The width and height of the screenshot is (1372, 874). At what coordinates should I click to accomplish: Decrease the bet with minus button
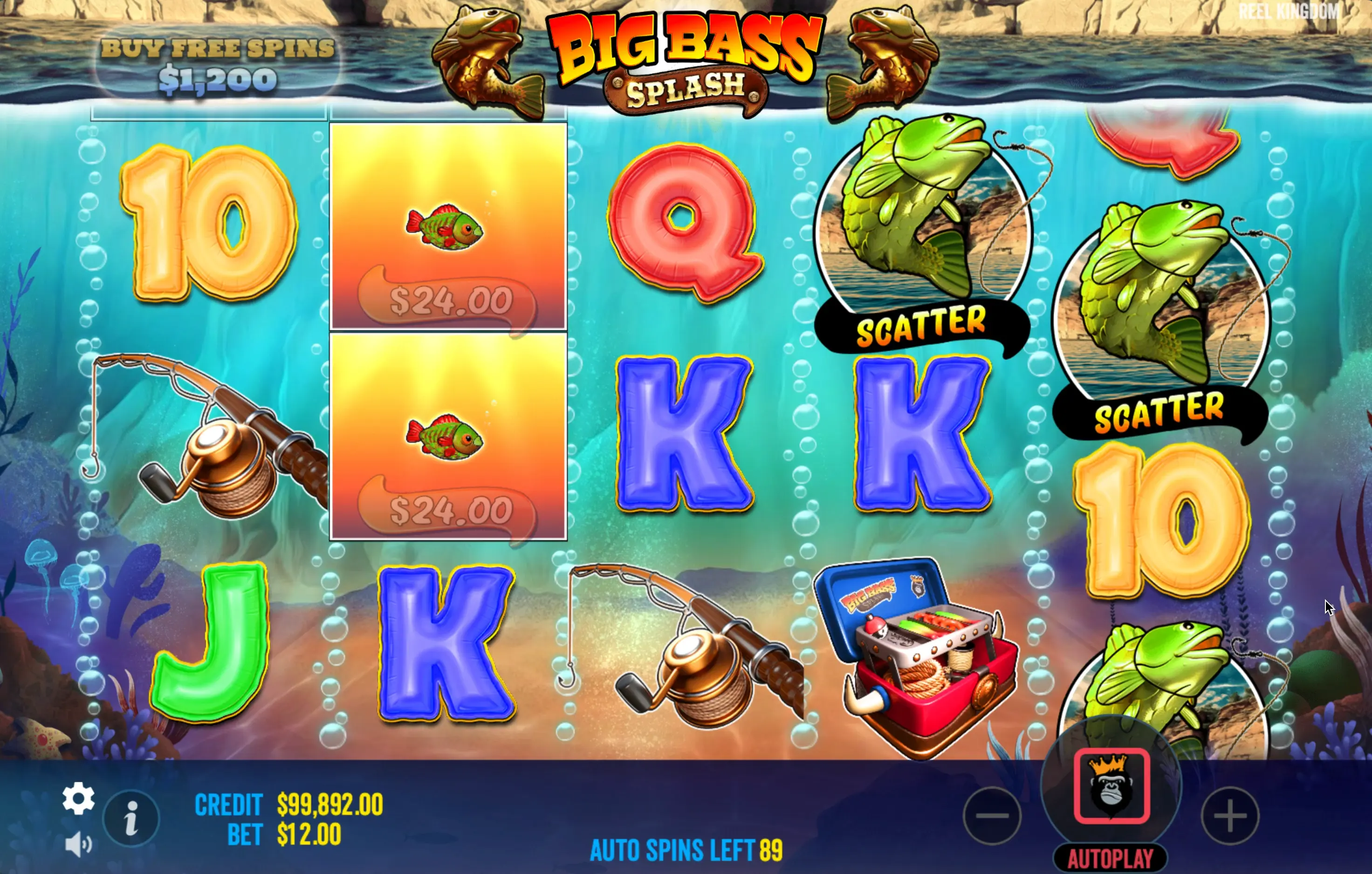tap(992, 816)
